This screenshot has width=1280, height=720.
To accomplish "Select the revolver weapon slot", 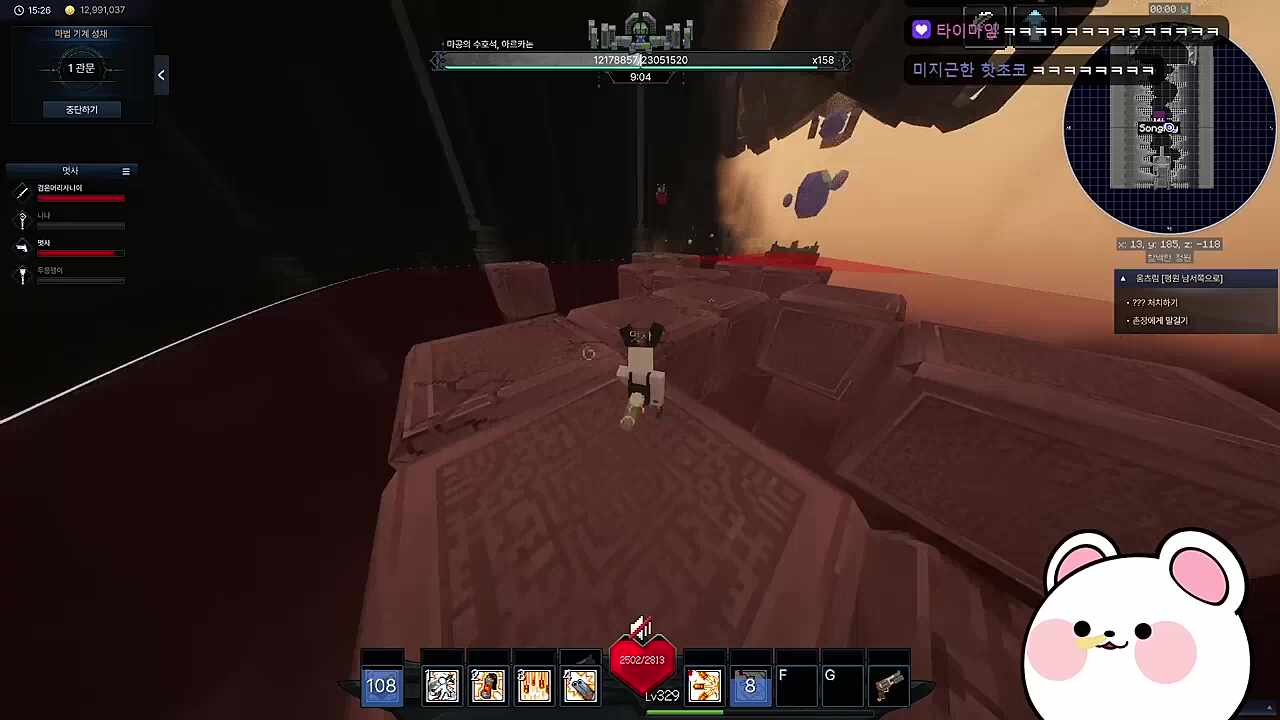I will point(888,685).
